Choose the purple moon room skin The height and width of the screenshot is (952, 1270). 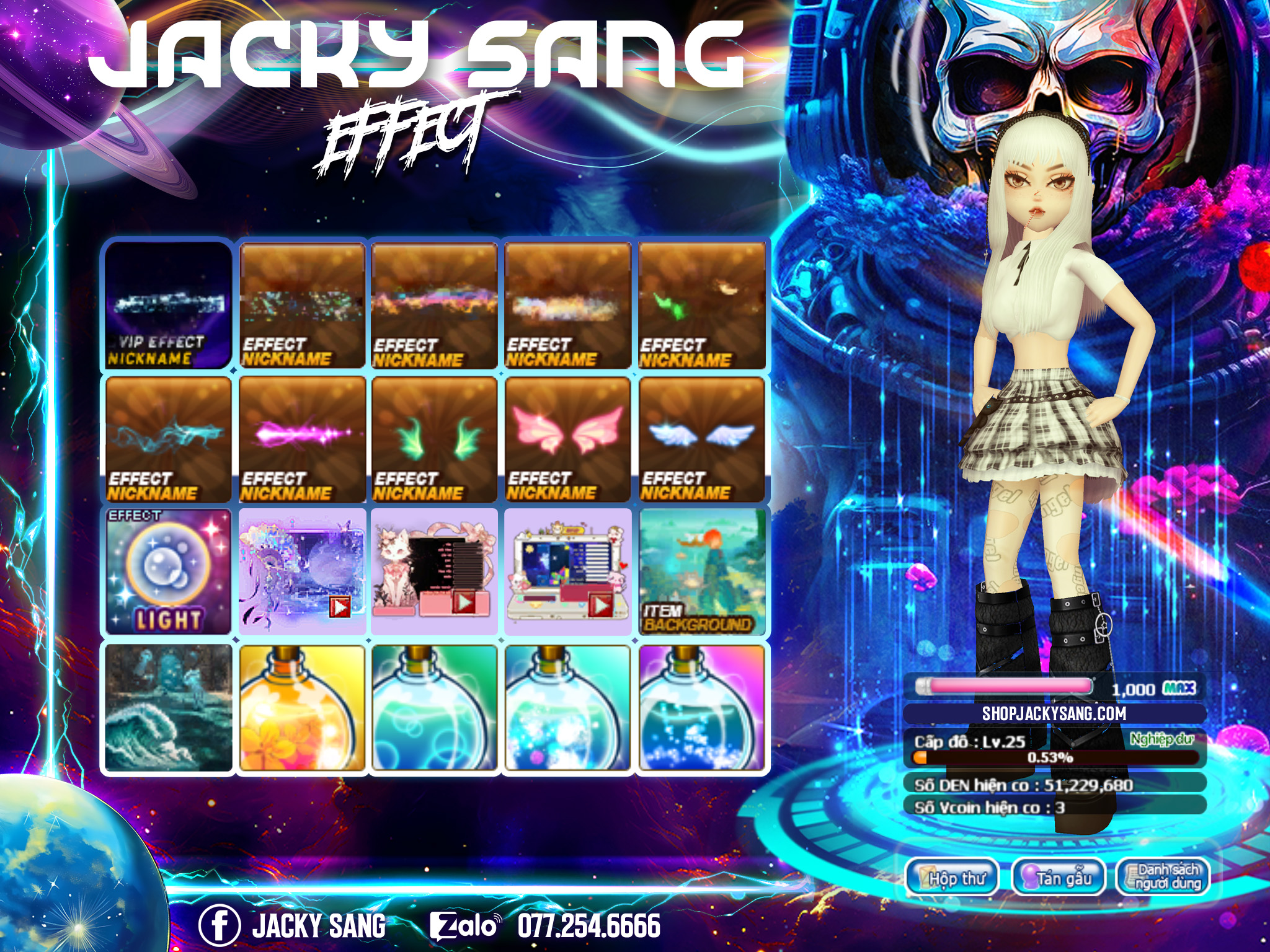(302, 571)
